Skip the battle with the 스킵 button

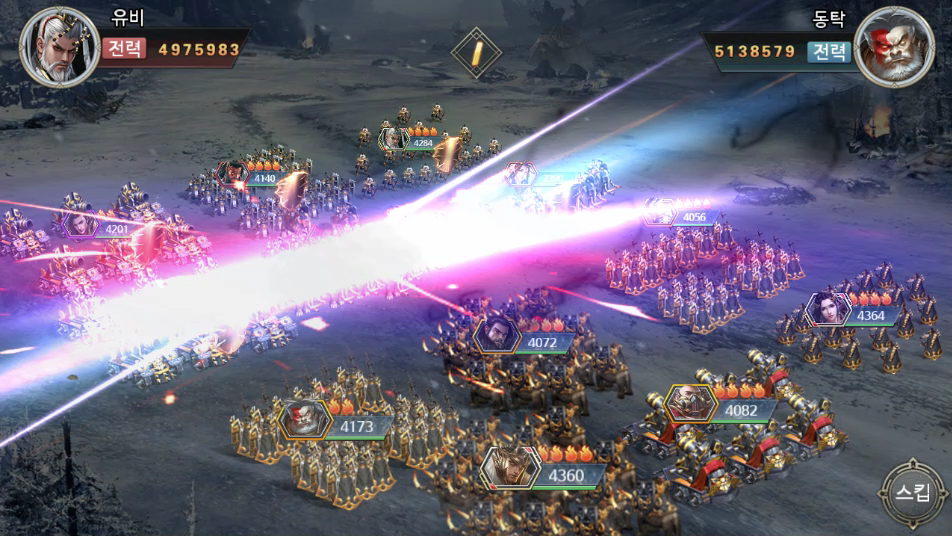click(912, 493)
